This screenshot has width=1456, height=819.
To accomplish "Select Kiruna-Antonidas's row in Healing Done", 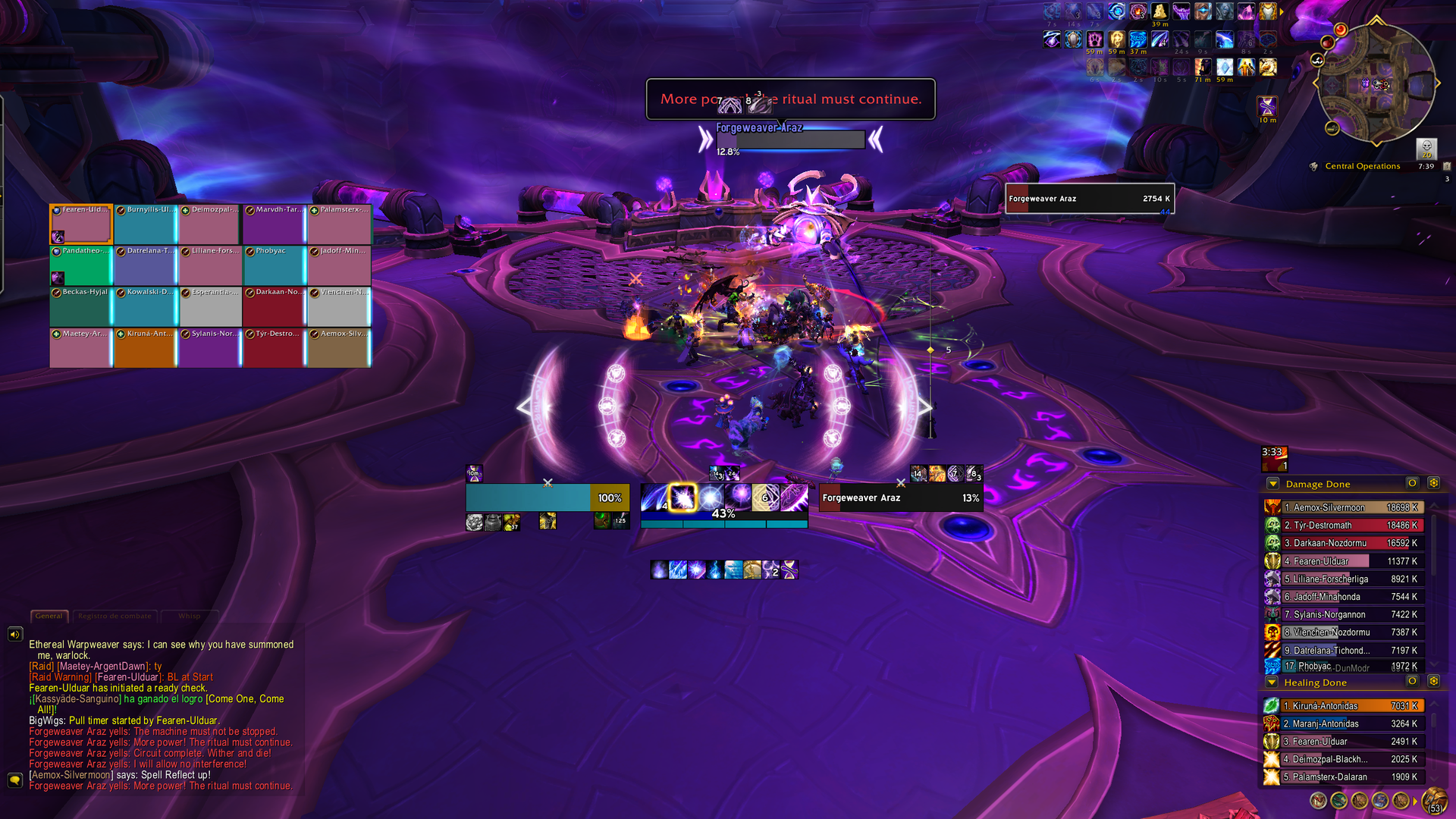I will point(1343,706).
